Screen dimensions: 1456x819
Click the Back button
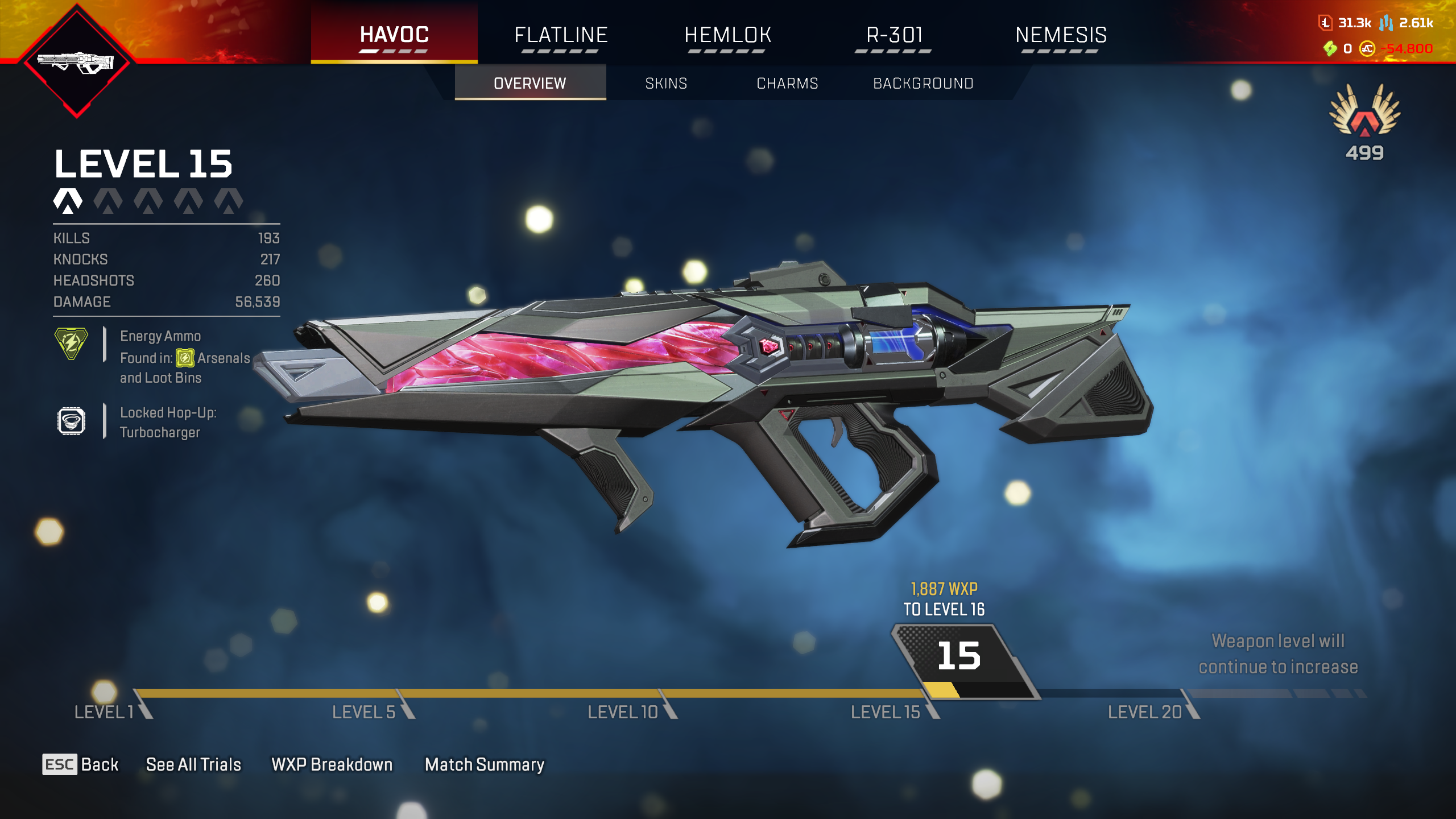[81, 764]
